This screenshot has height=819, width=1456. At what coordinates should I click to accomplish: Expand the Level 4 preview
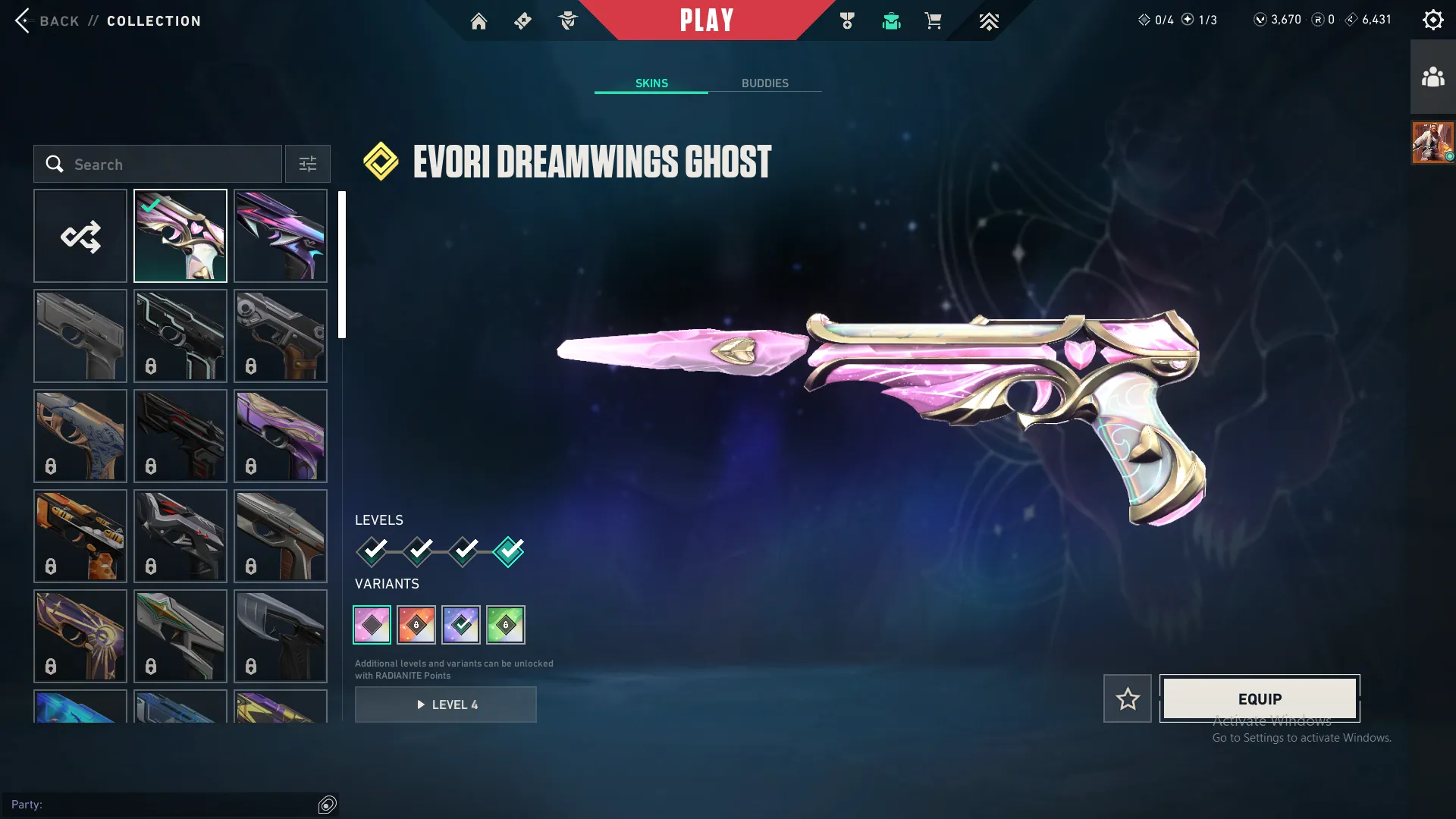pyautogui.click(x=446, y=704)
